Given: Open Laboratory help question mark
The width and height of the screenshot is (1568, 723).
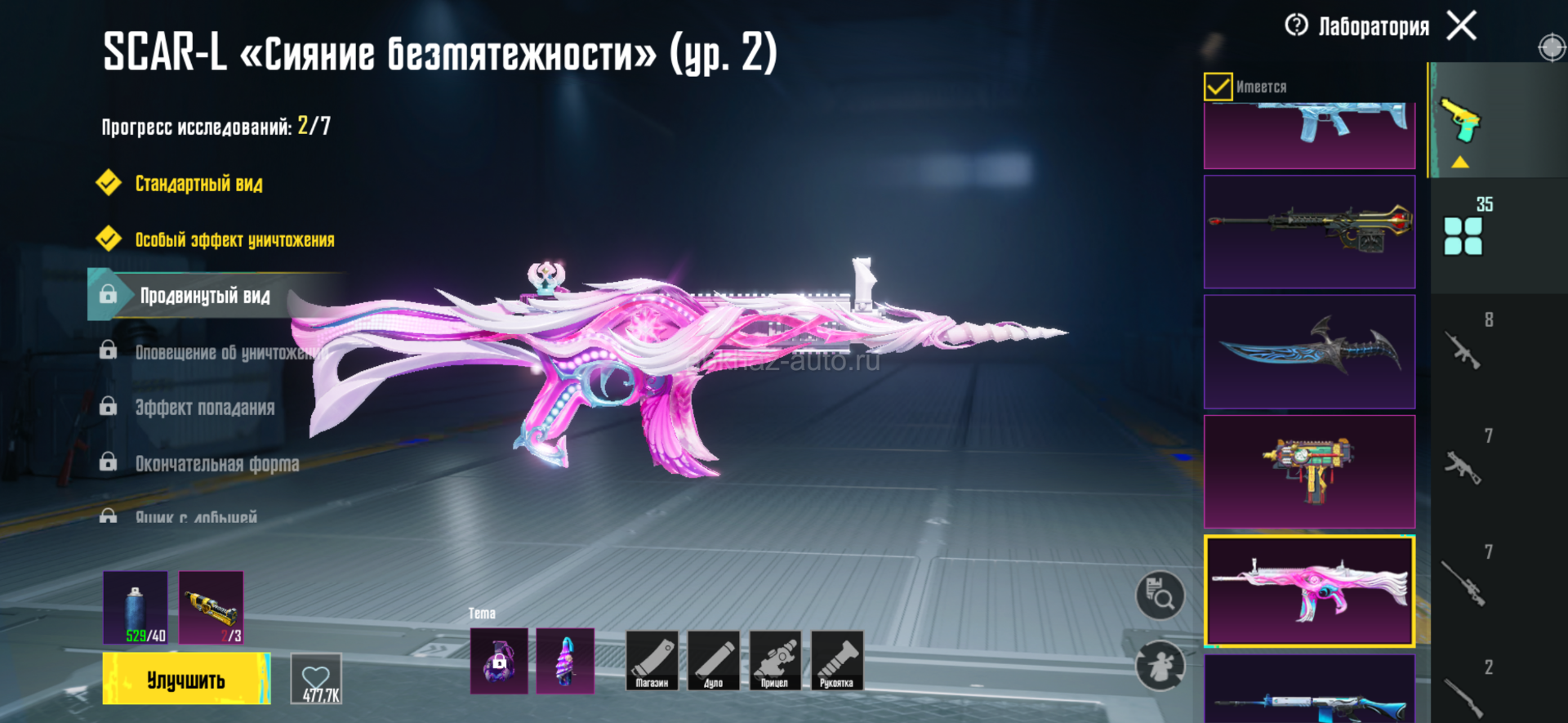Looking at the screenshot, I should click(x=1296, y=25).
